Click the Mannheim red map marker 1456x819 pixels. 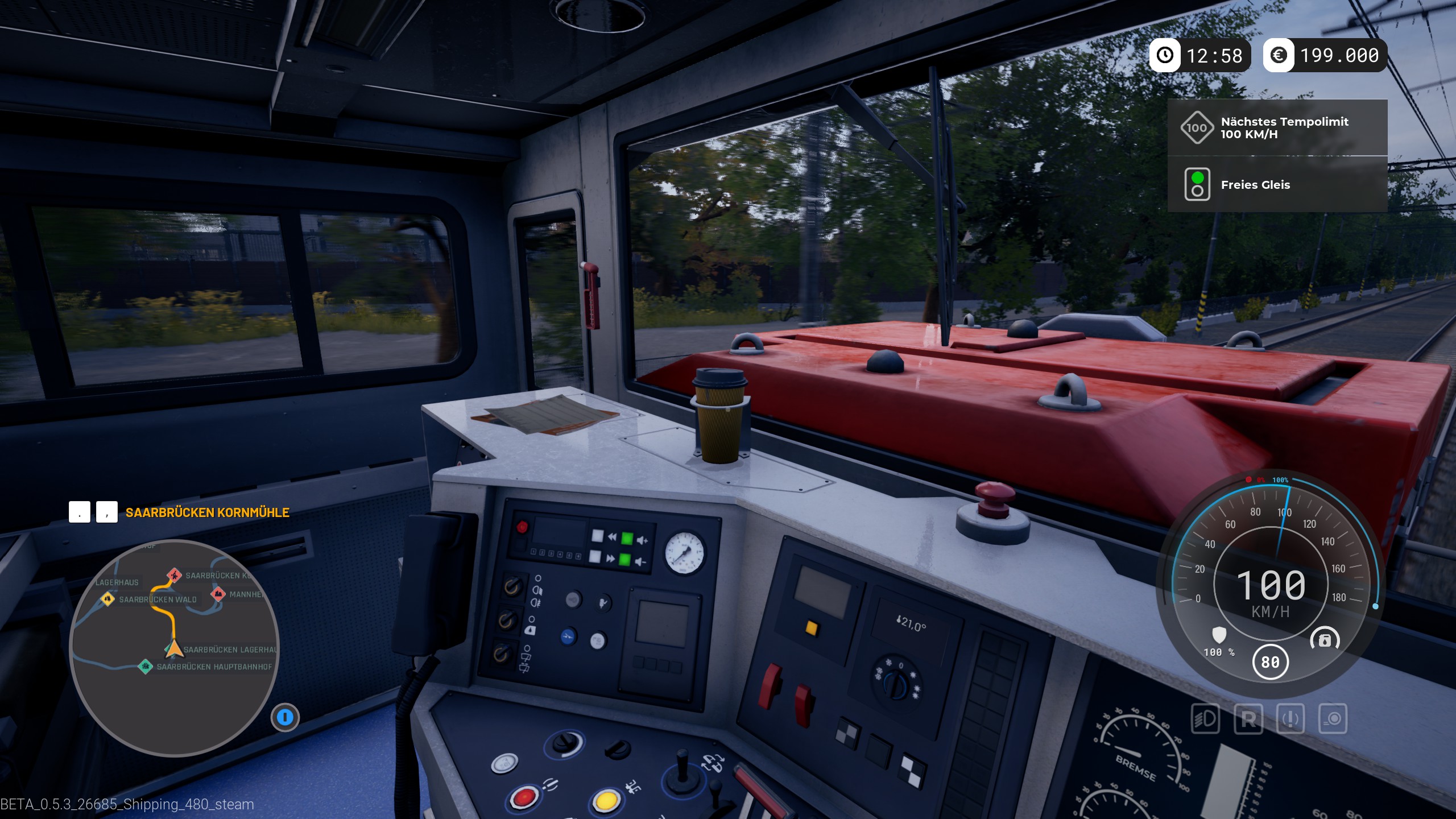click(218, 594)
